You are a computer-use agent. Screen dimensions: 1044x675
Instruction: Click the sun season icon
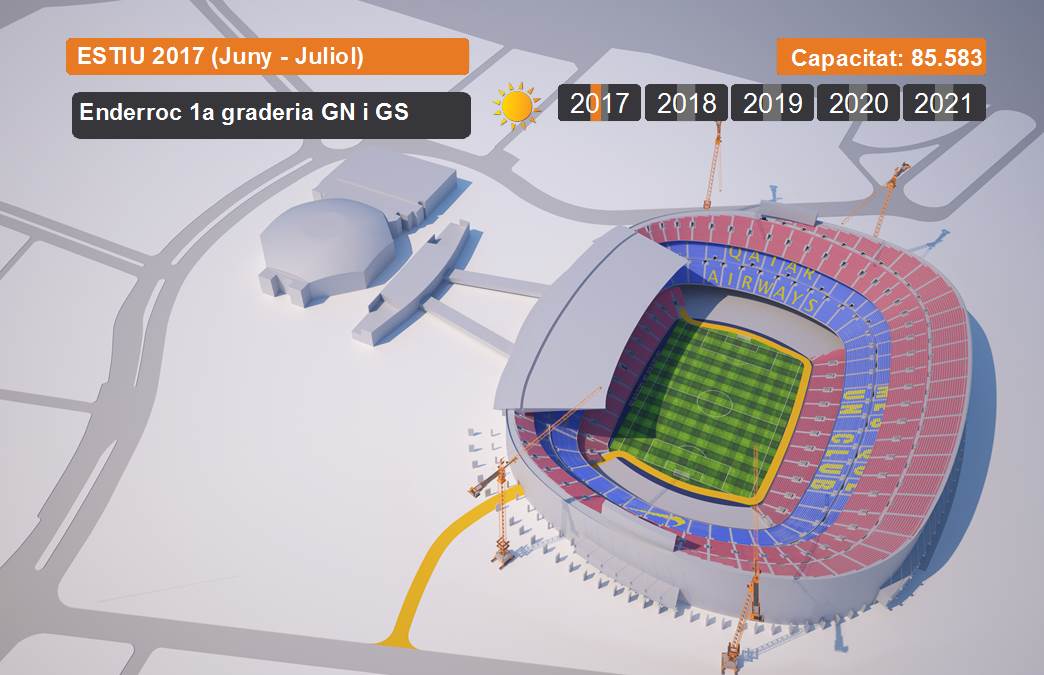[x=516, y=106]
